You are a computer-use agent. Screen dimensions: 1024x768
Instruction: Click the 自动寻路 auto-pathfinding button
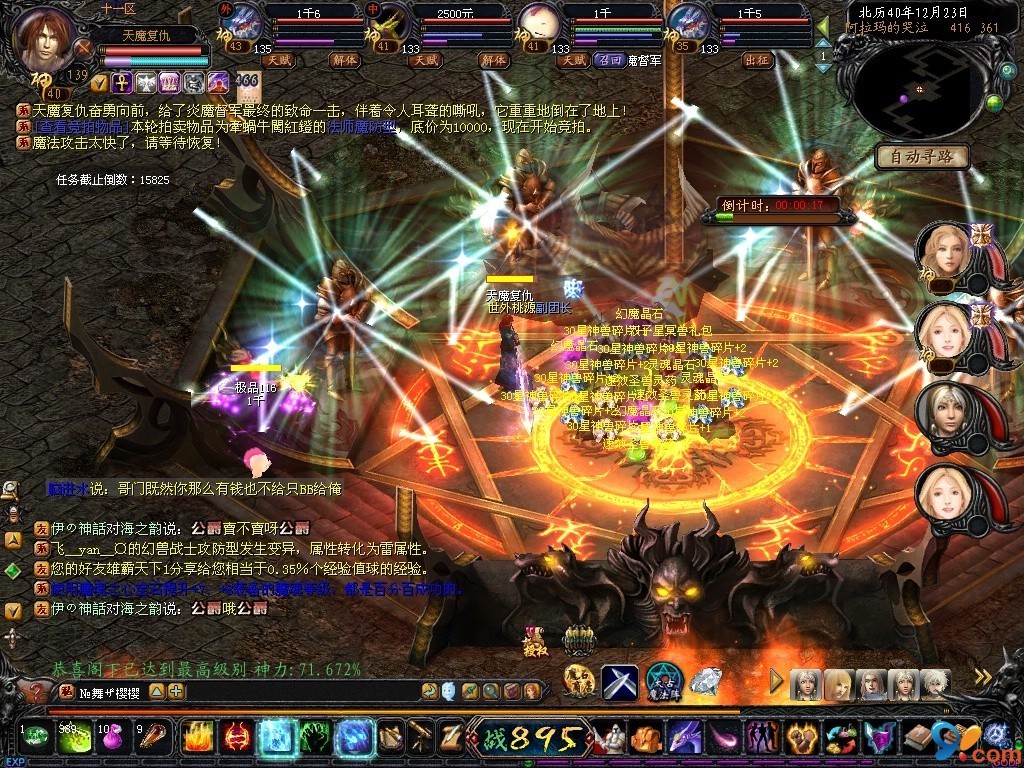pos(922,156)
